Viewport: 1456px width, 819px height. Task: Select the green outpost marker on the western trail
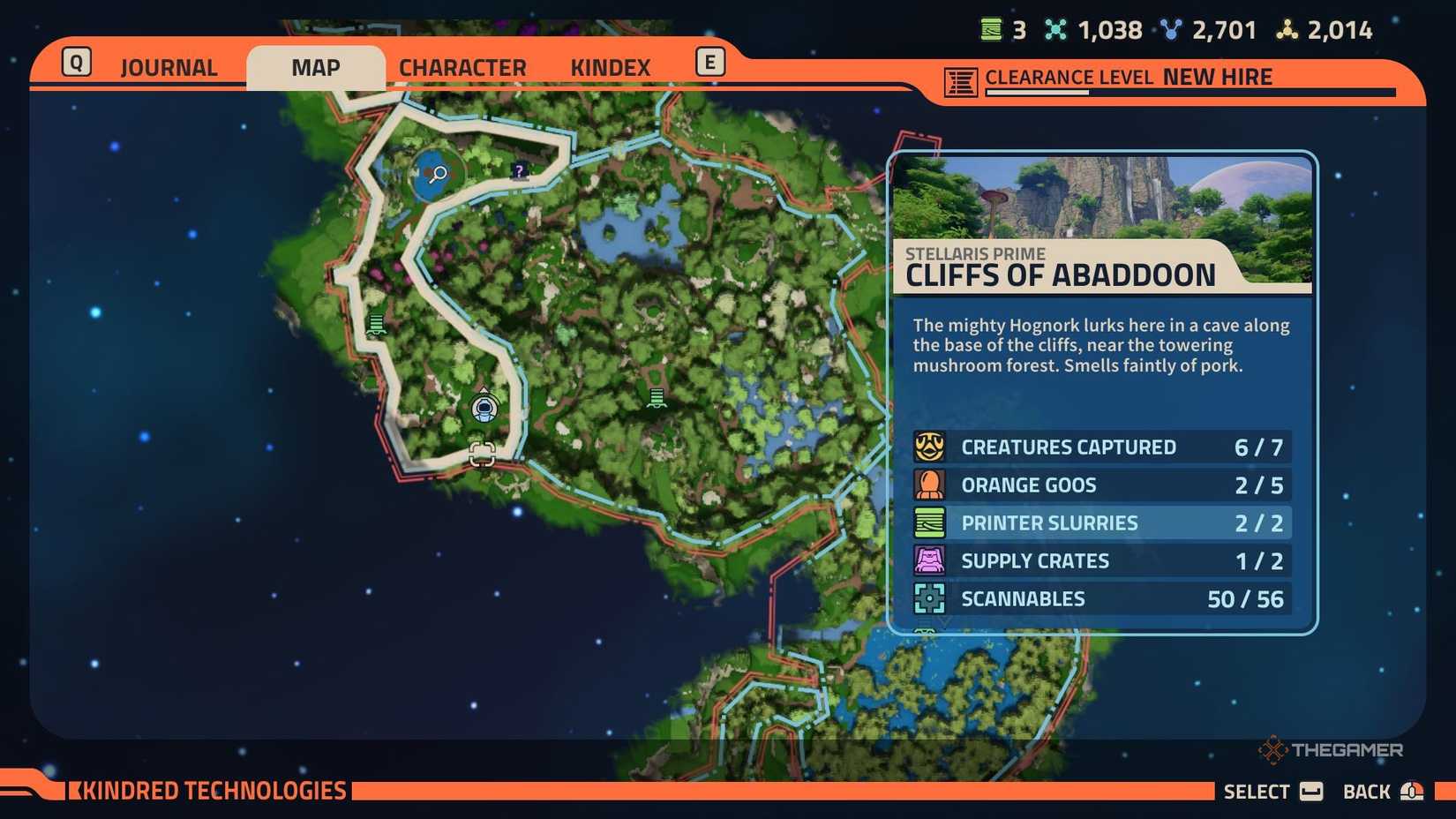[x=377, y=325]
